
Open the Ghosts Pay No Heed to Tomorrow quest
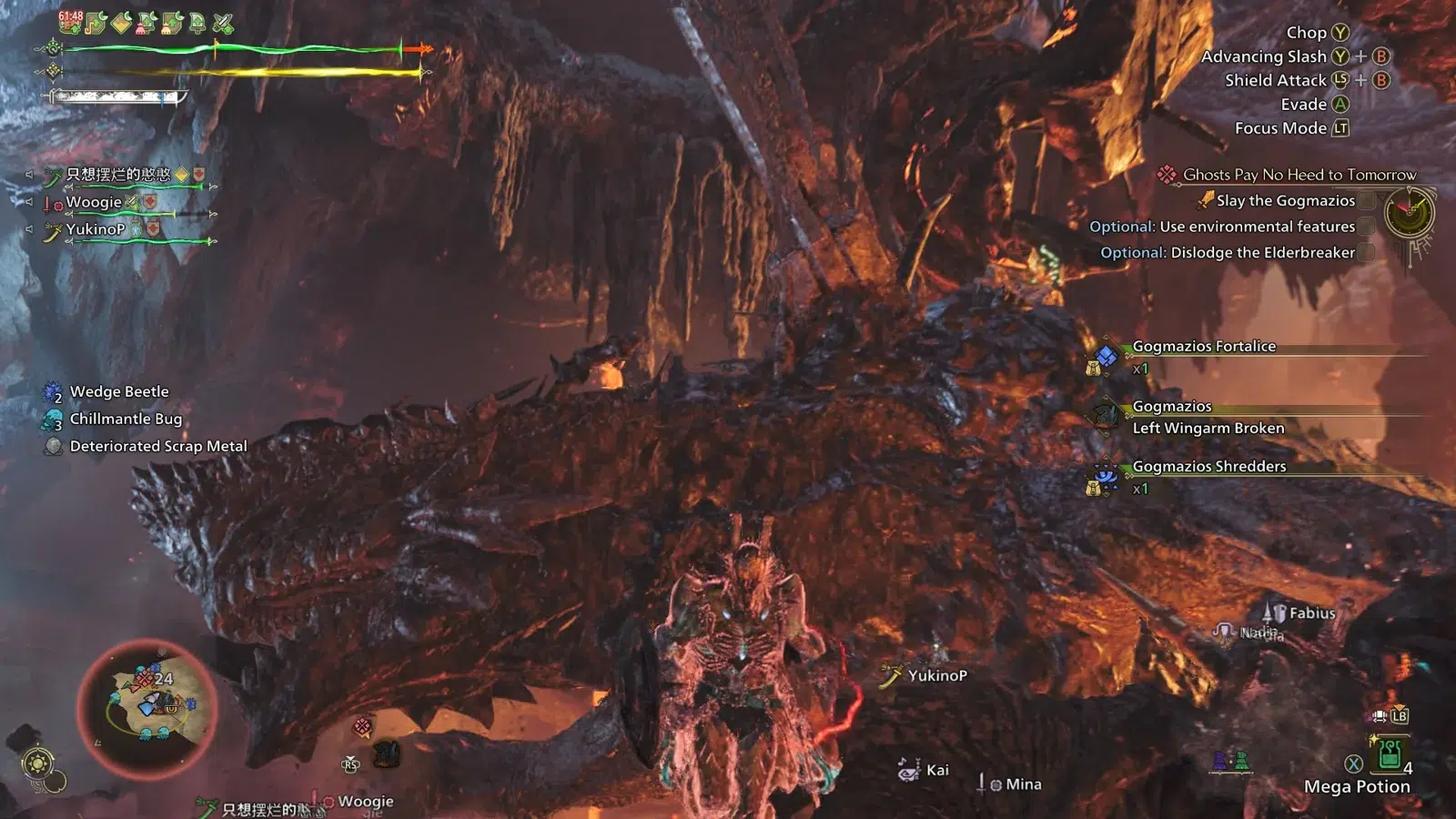coord(1299,175)
